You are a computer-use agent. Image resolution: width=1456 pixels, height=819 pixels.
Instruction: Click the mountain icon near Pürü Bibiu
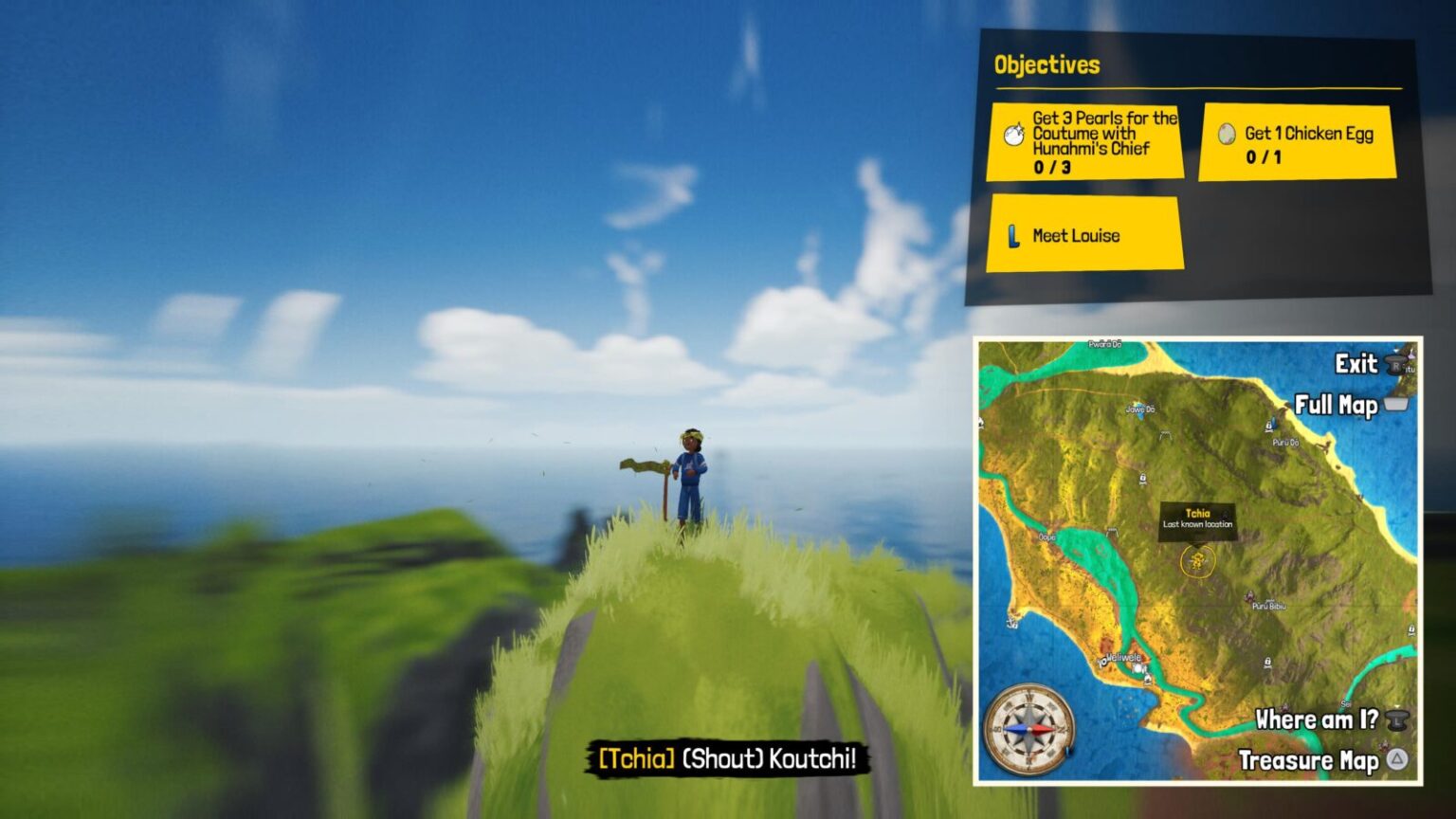(1249, 596)
